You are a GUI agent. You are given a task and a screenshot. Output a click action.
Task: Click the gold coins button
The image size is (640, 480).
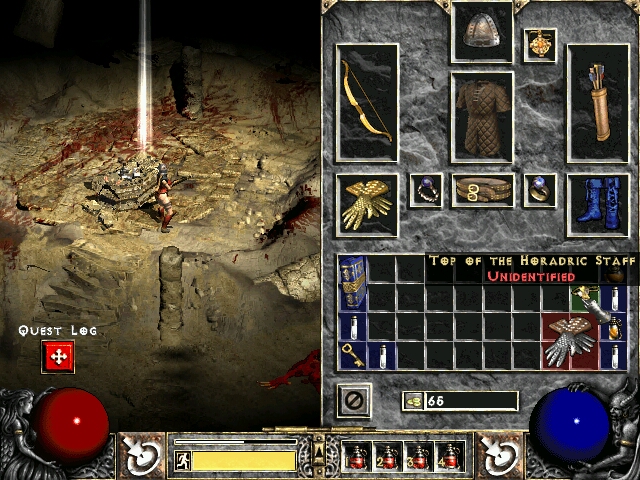coord(412,401)
